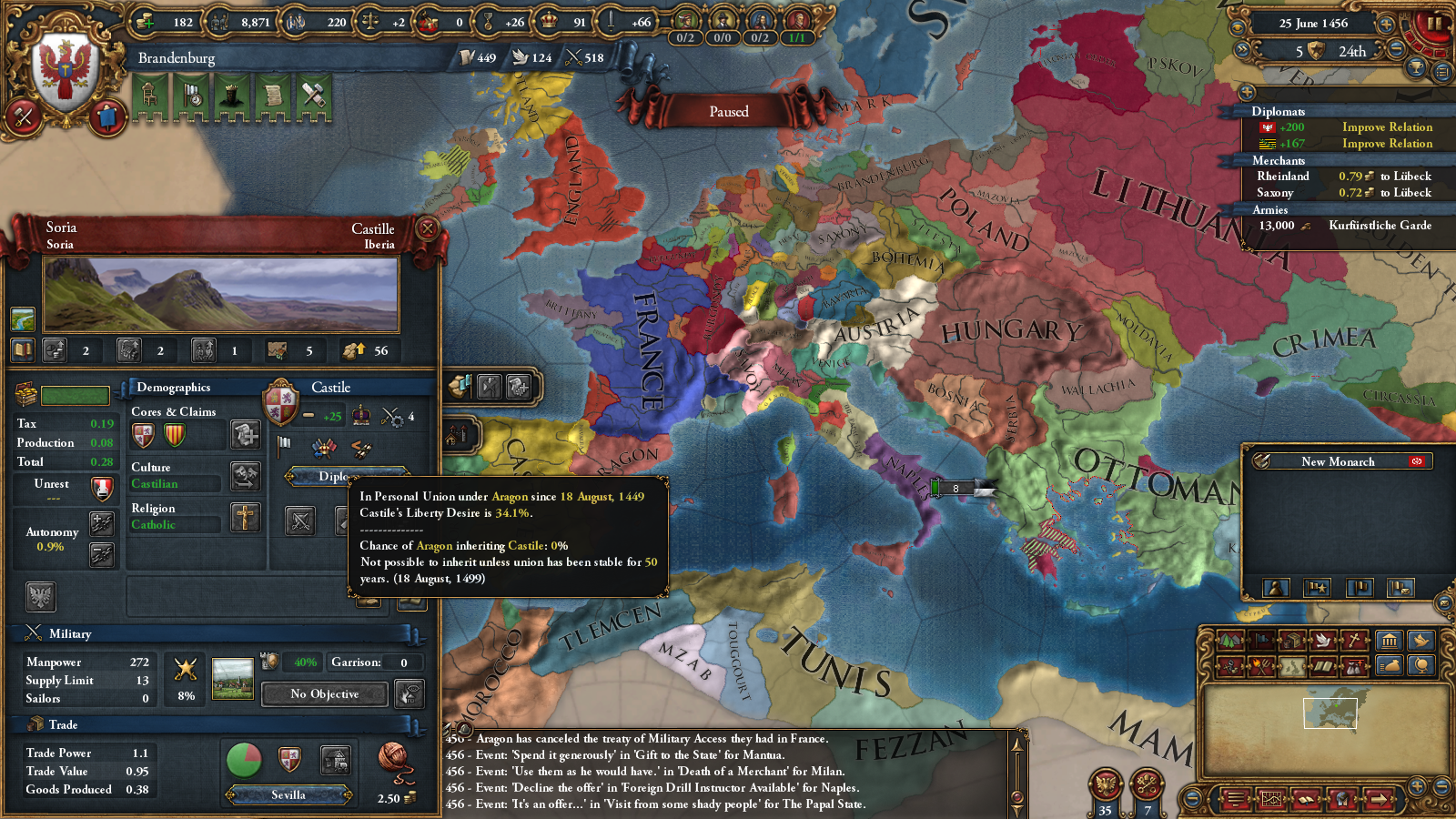Viewport: 1456px width, 819px height.
Task: Increase game speed with the up arrow
Action: (1386, 24)
